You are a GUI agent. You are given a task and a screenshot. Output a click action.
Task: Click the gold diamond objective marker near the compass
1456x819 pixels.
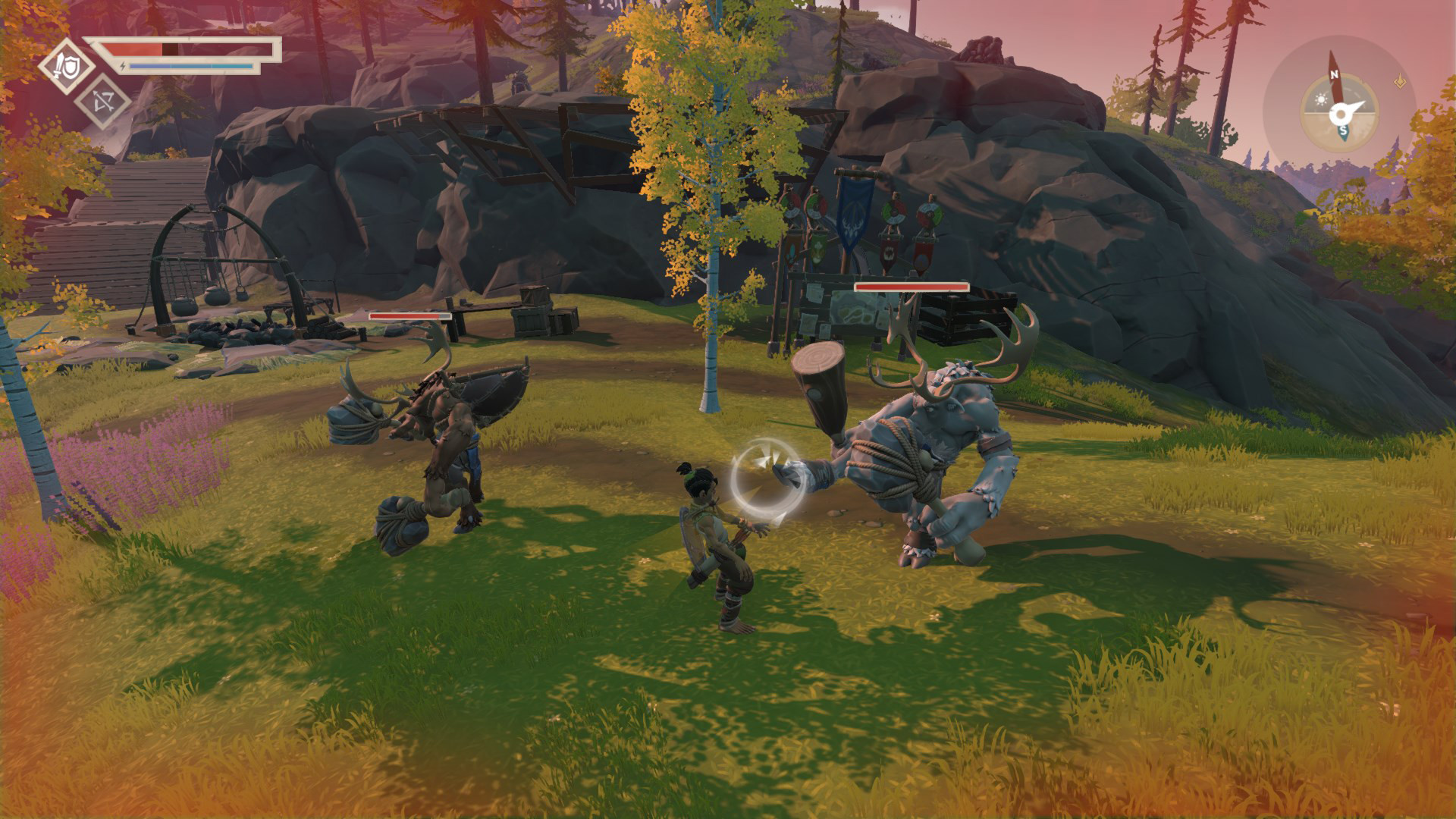point(1400,83)
